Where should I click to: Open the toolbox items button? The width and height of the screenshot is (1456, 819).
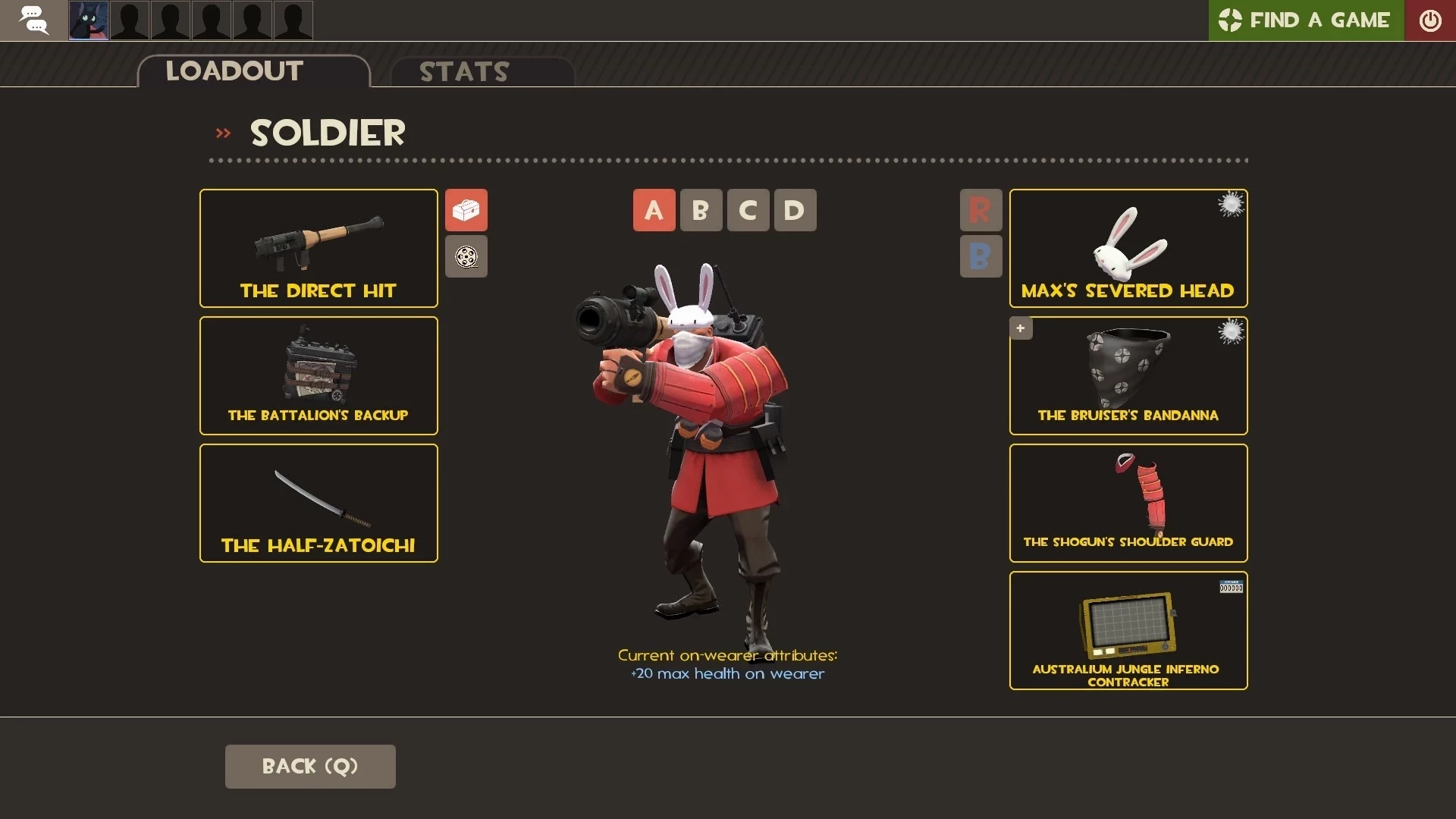pyautogui.click(x=466, y=210)
